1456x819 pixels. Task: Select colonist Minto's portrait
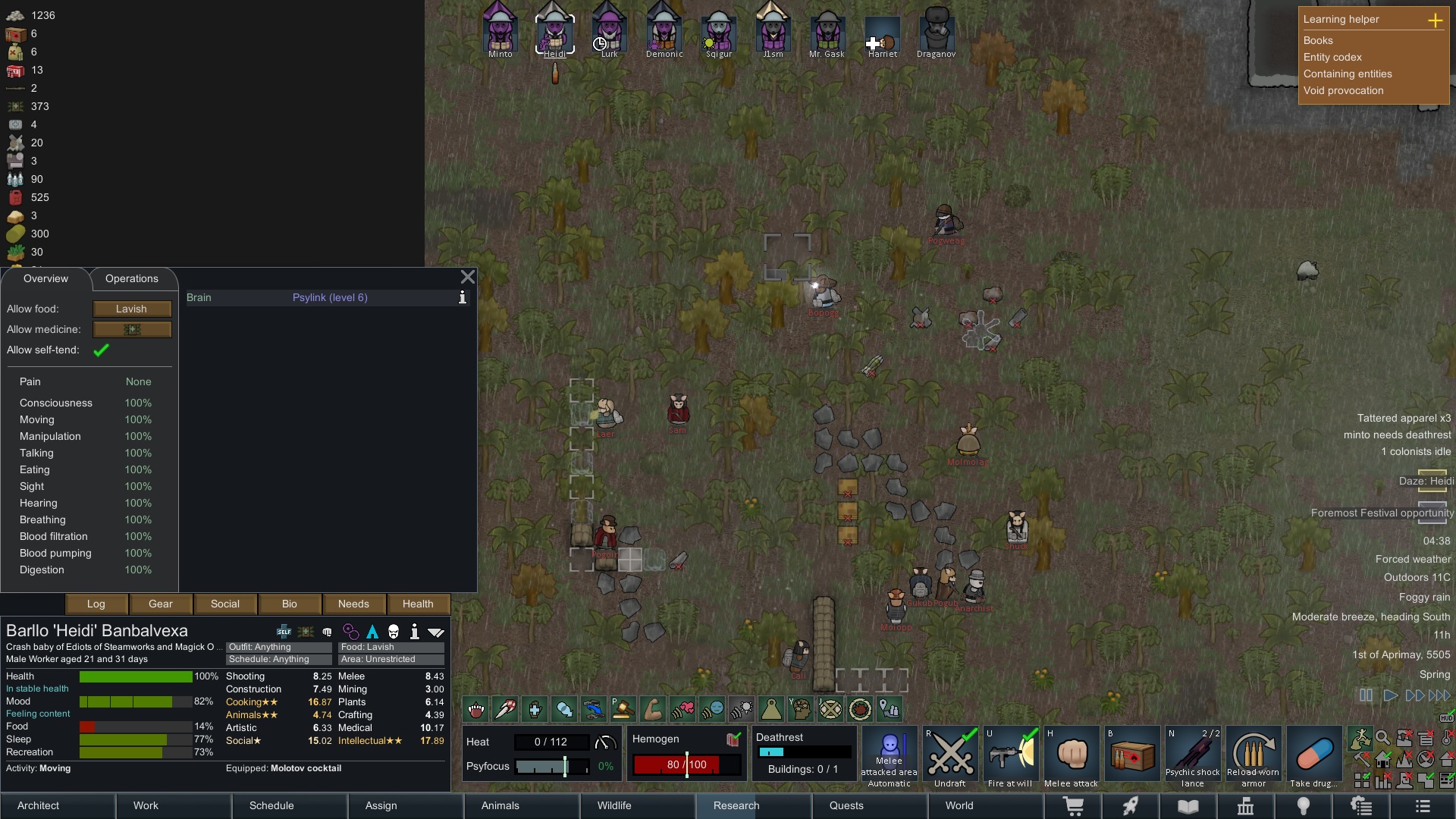(x=500, y=30)
